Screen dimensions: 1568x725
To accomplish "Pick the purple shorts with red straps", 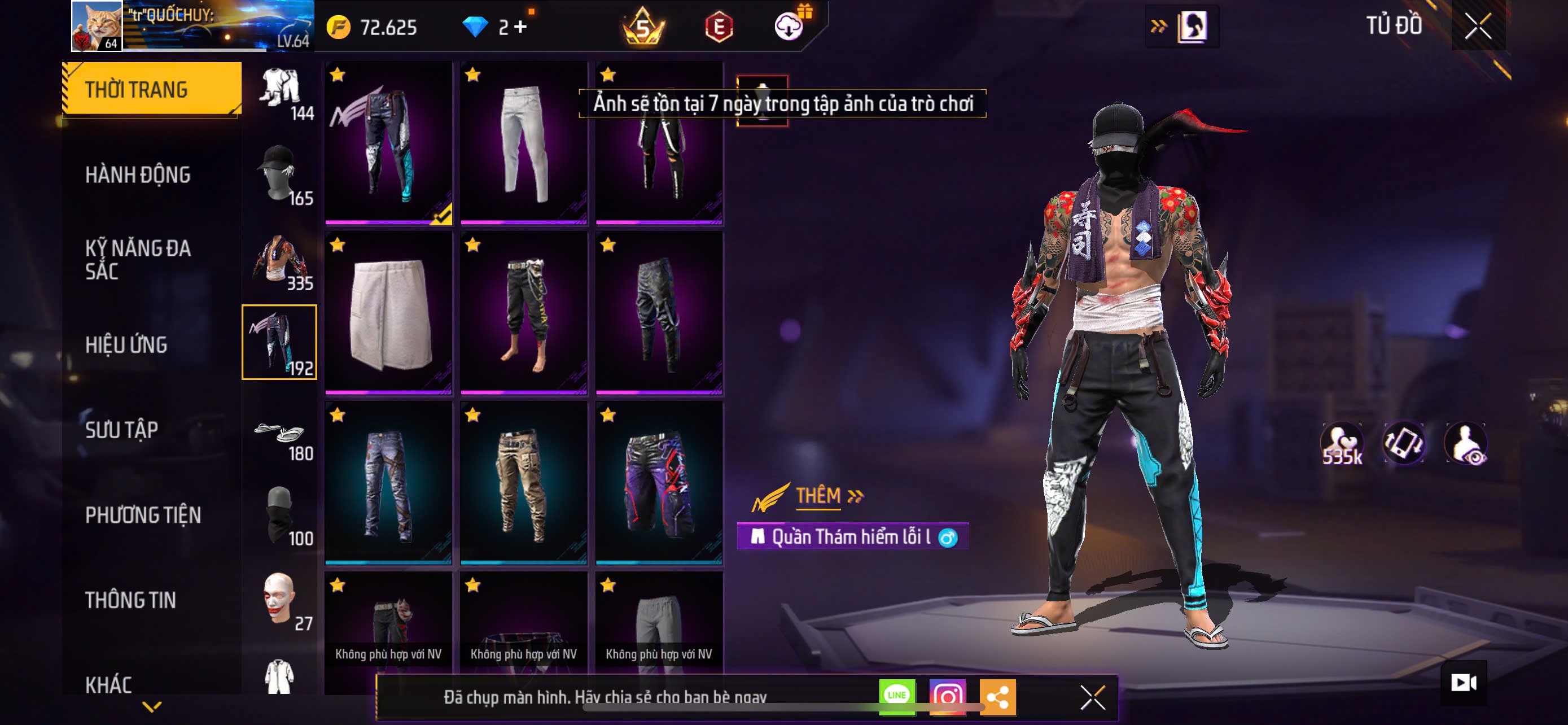I will pos(659,483).
